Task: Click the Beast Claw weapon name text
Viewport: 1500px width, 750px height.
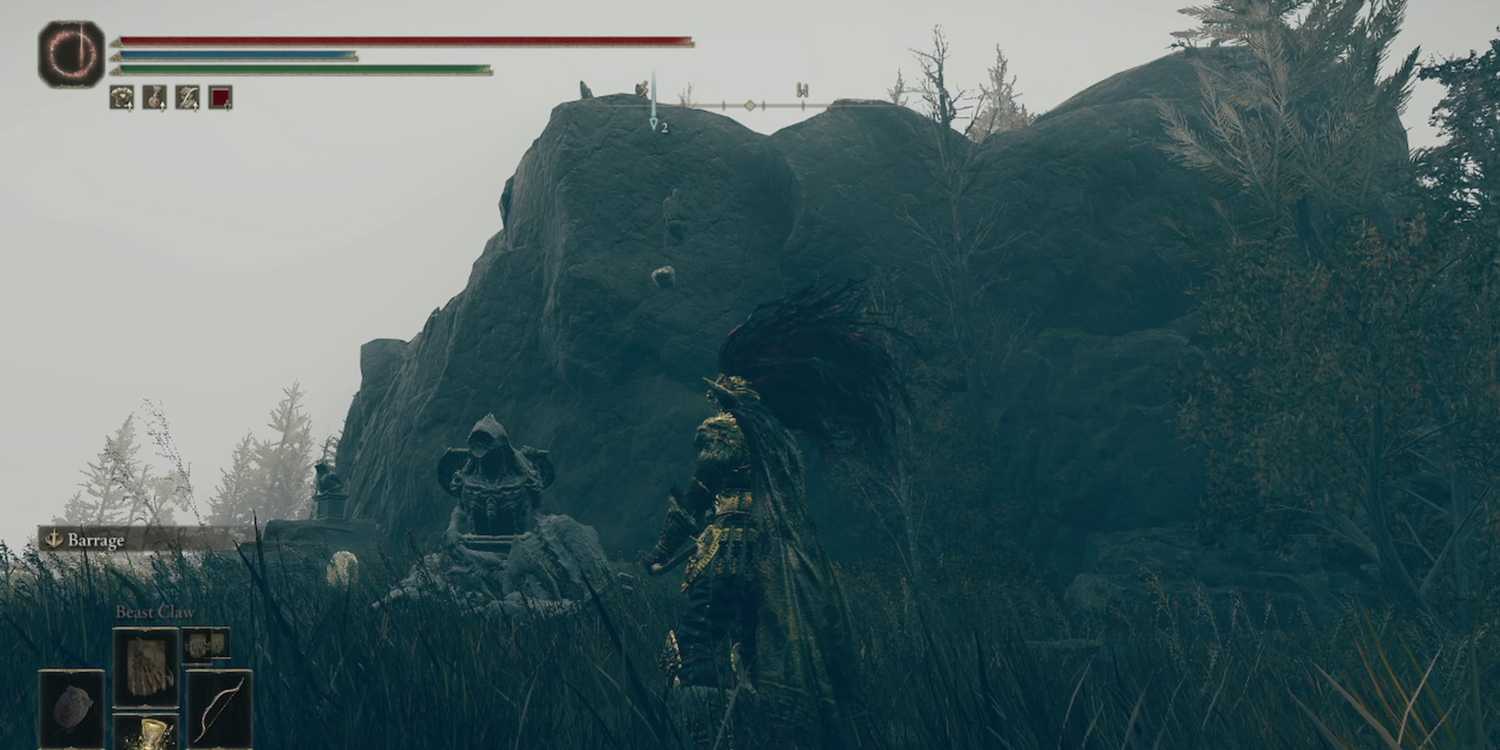Action: coord(155,611)
